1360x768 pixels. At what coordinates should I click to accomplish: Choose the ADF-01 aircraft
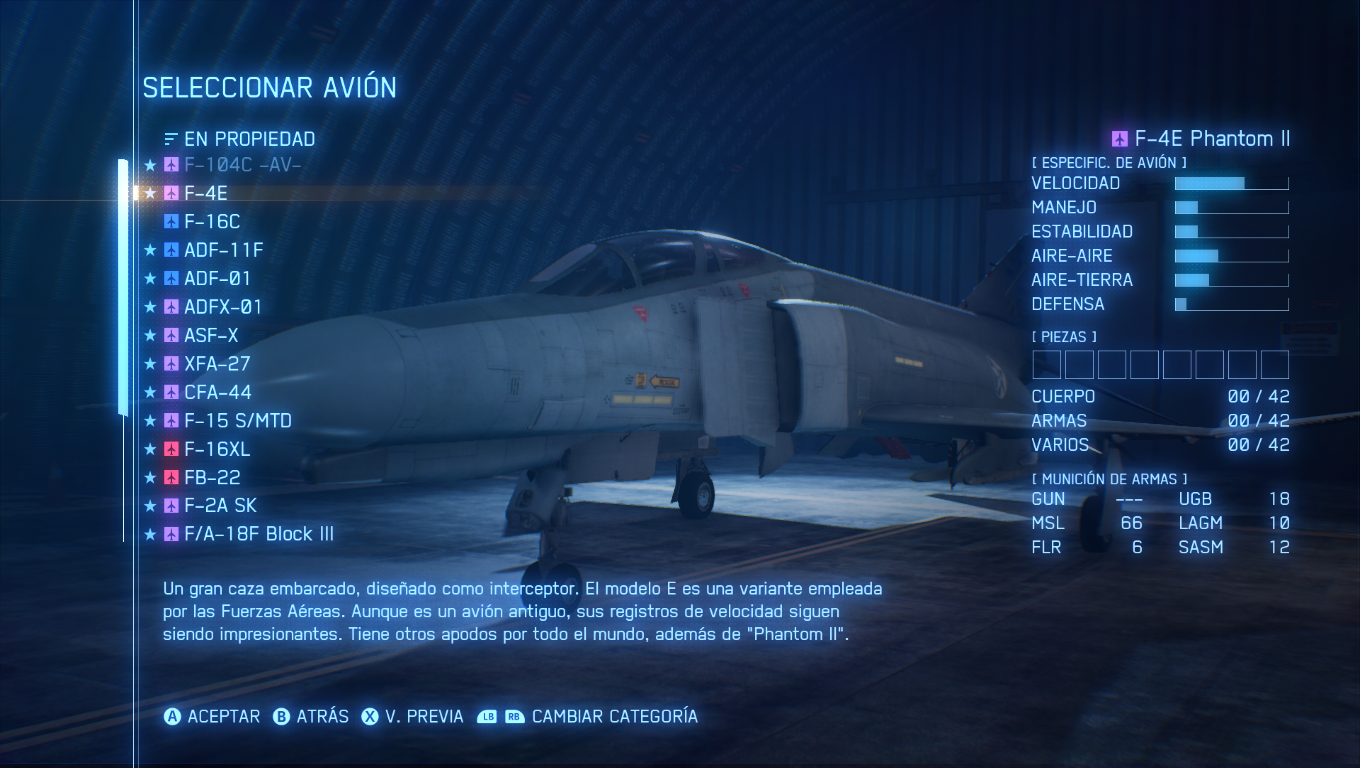pos(217,279)
